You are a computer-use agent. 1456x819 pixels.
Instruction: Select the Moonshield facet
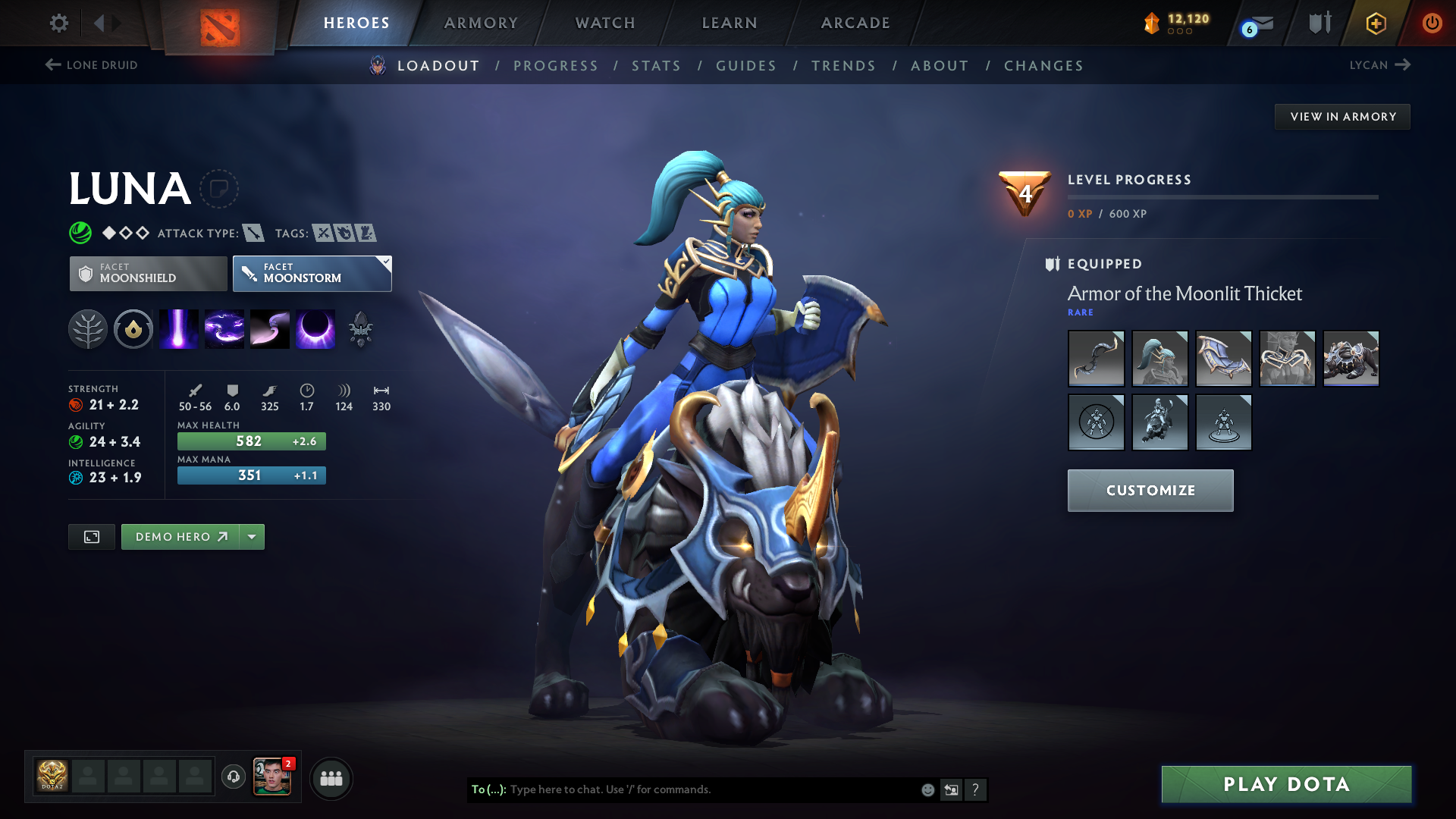[x=149, y=274]
